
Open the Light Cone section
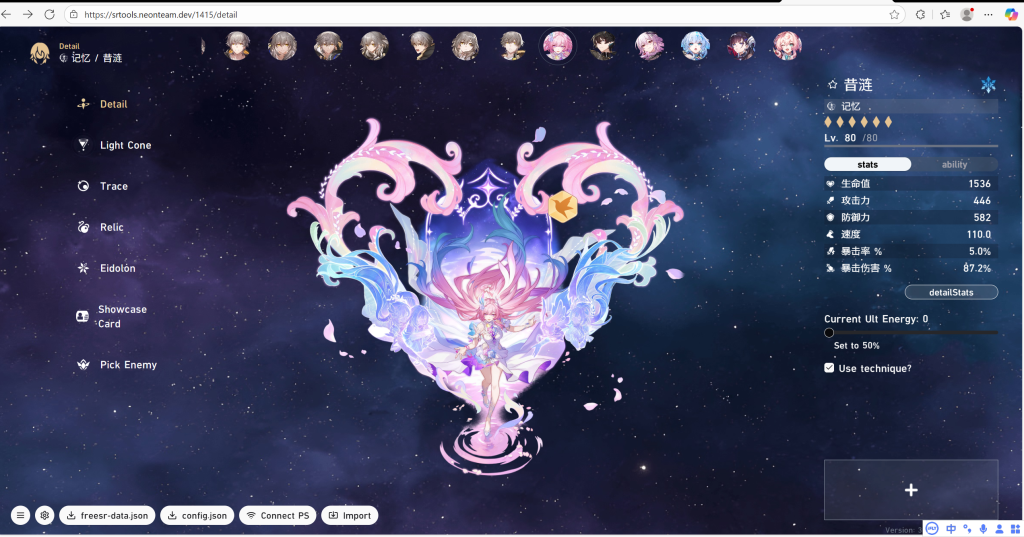[x=125, y=145]
